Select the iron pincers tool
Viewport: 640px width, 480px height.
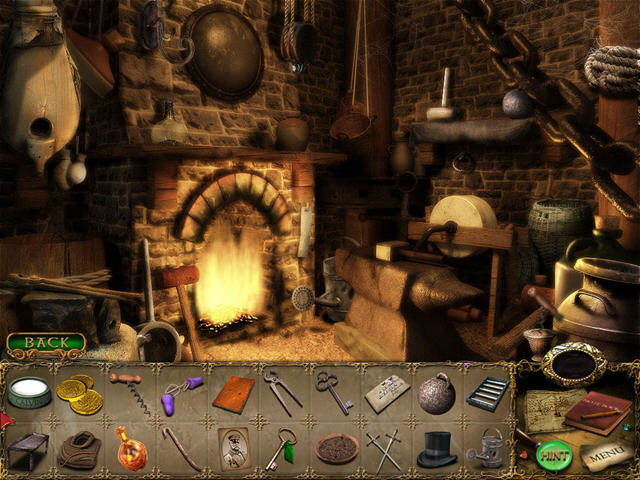pos(283,392)
